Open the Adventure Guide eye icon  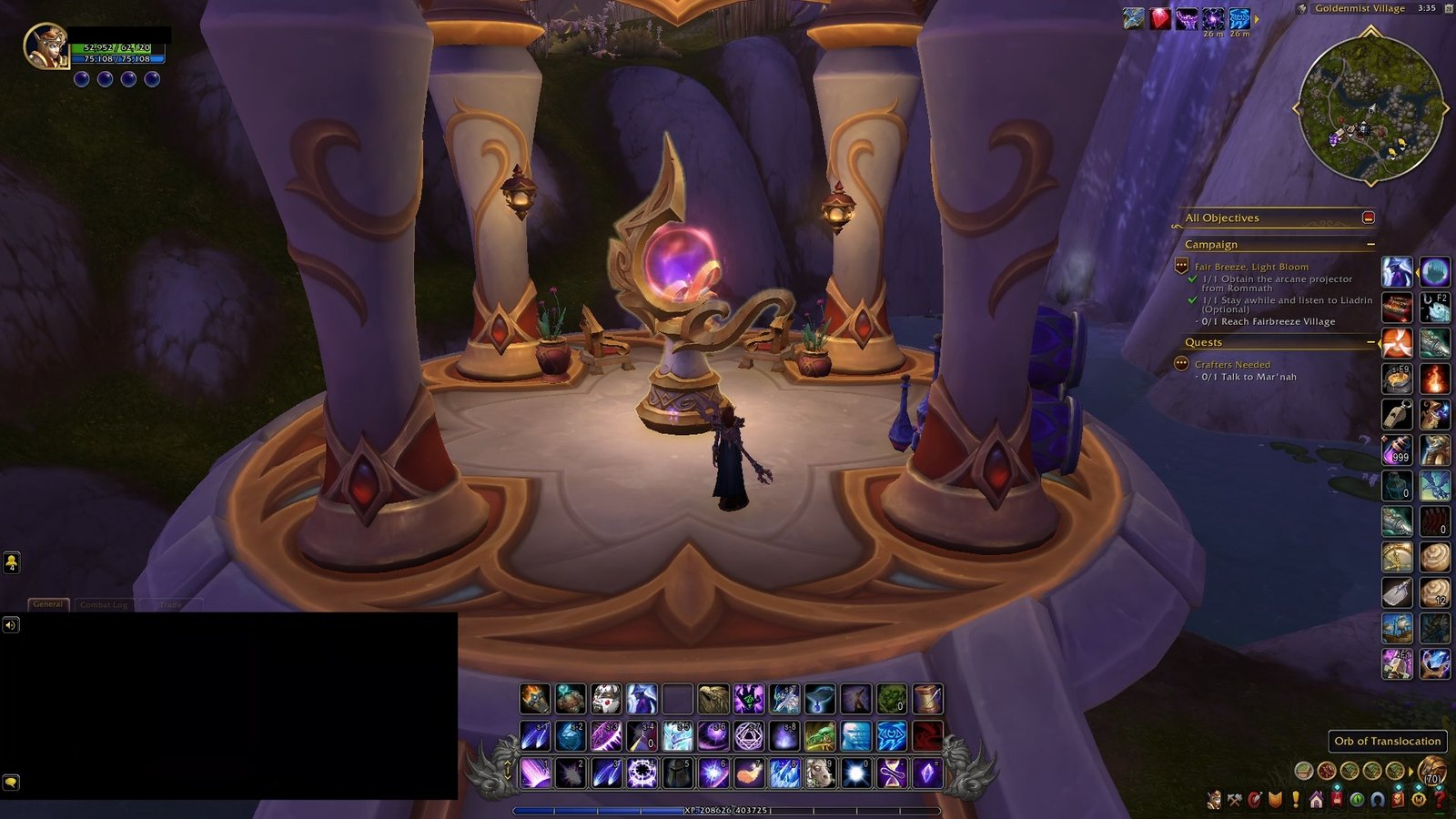[1358, 799]
